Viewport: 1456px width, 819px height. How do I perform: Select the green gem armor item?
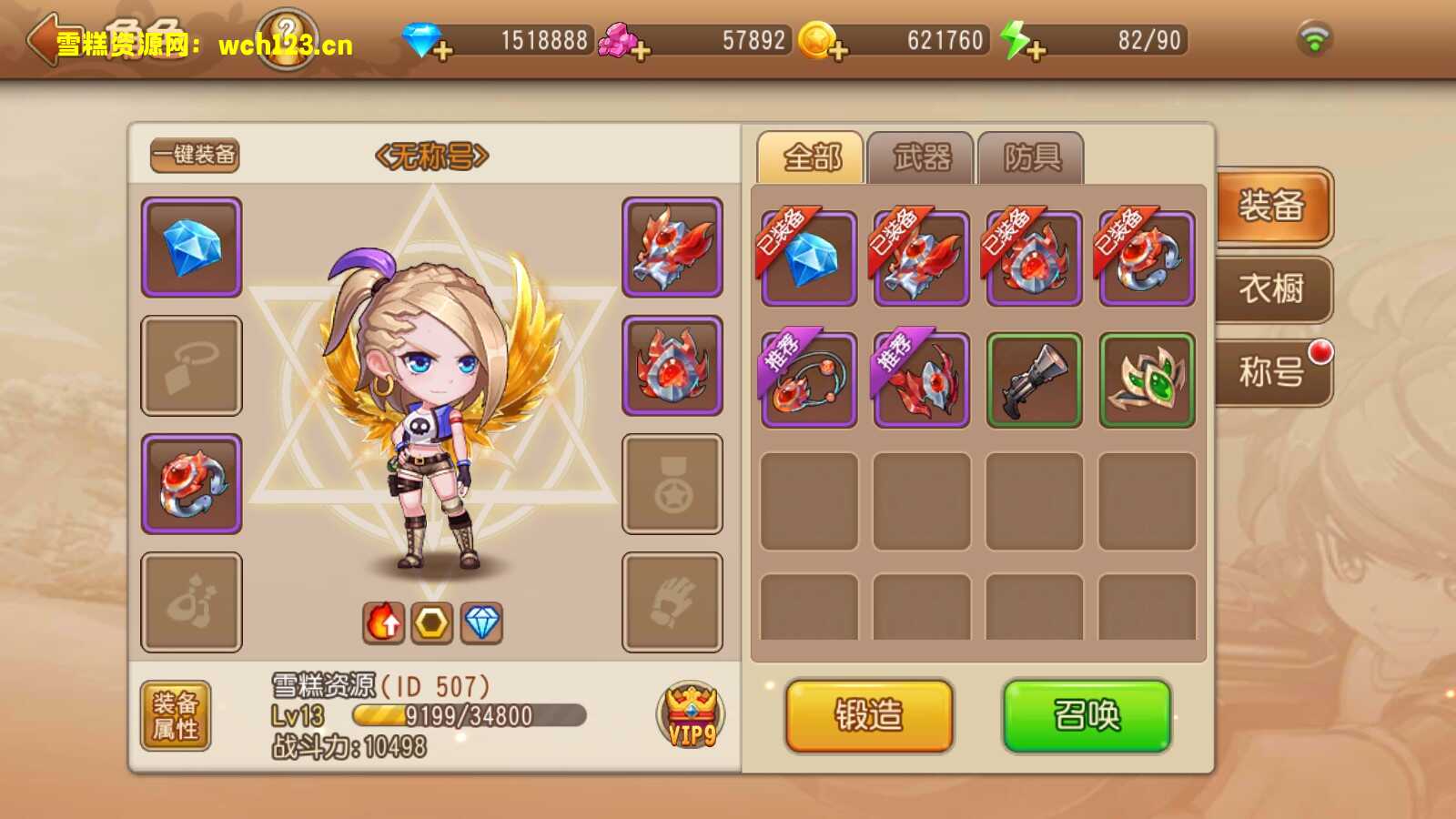coord(1147,379)
